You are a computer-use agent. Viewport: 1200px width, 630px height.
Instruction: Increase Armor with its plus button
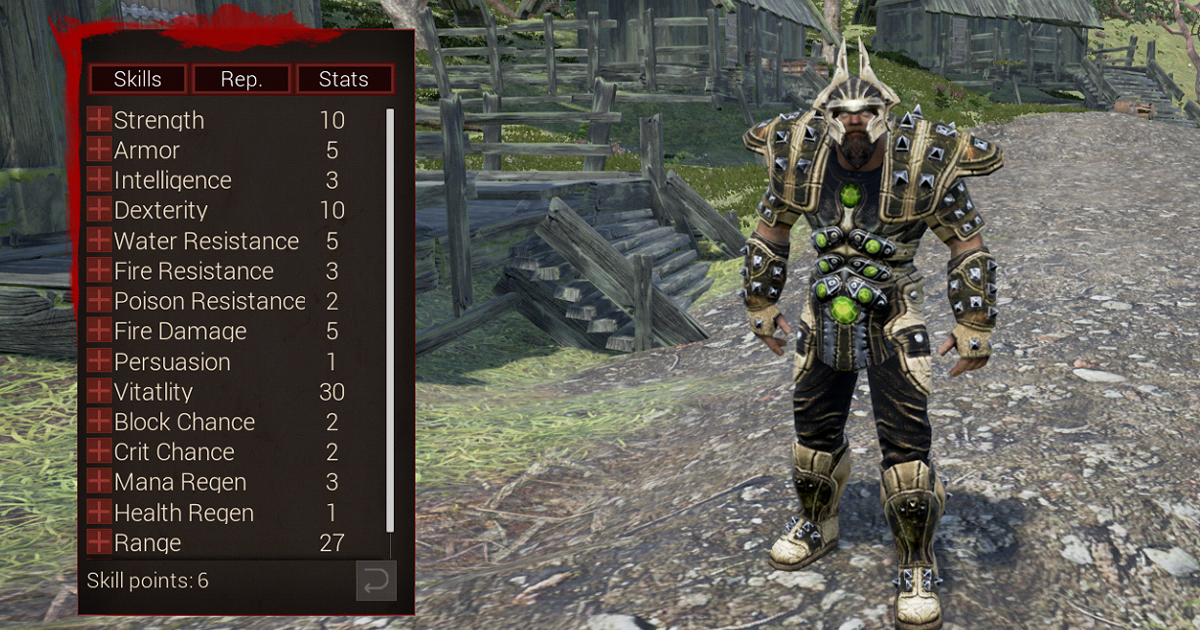[x=99, y=150]
